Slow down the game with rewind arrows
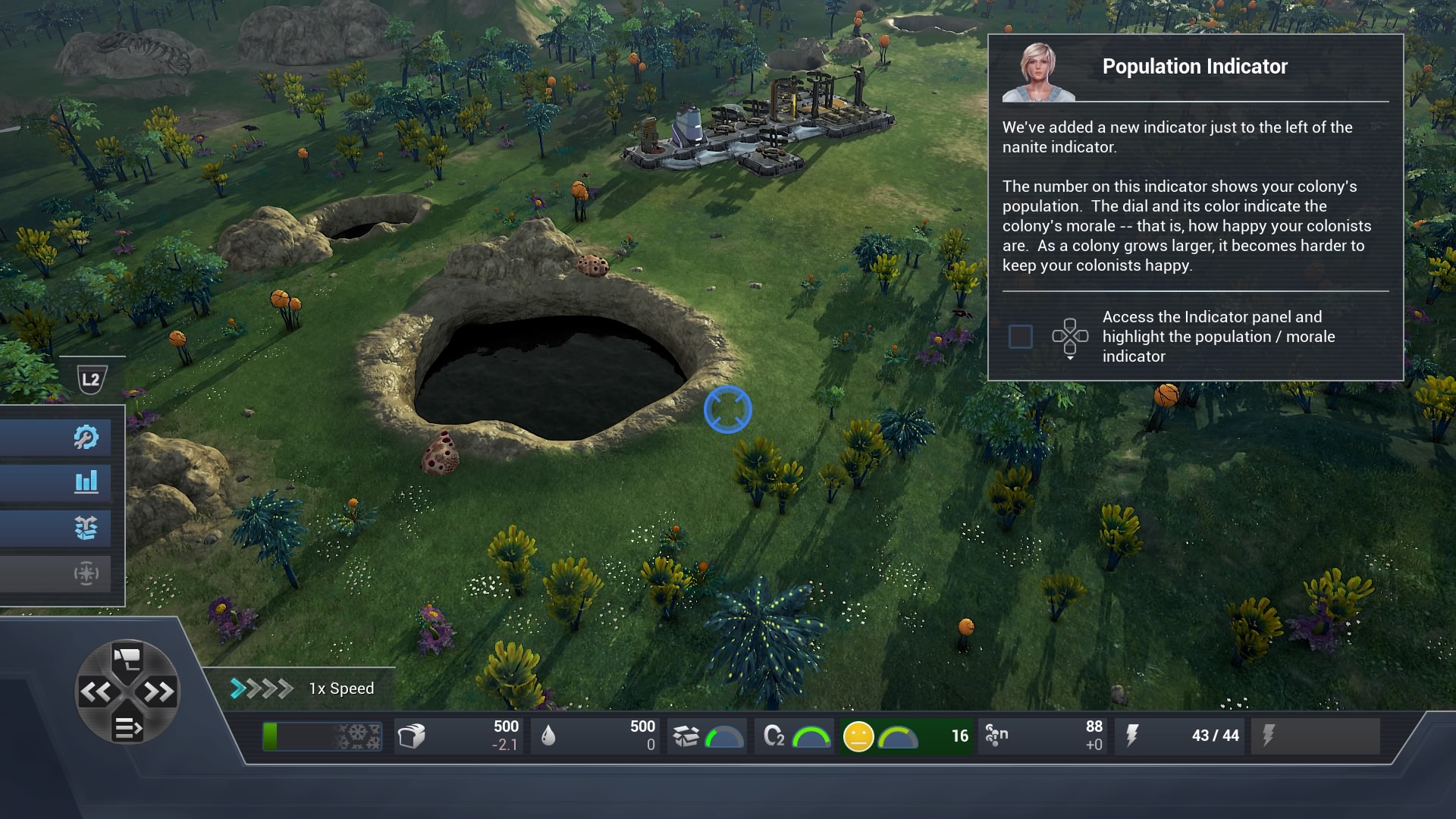This screenshot has height=819, width=1456. coord(96,692)
